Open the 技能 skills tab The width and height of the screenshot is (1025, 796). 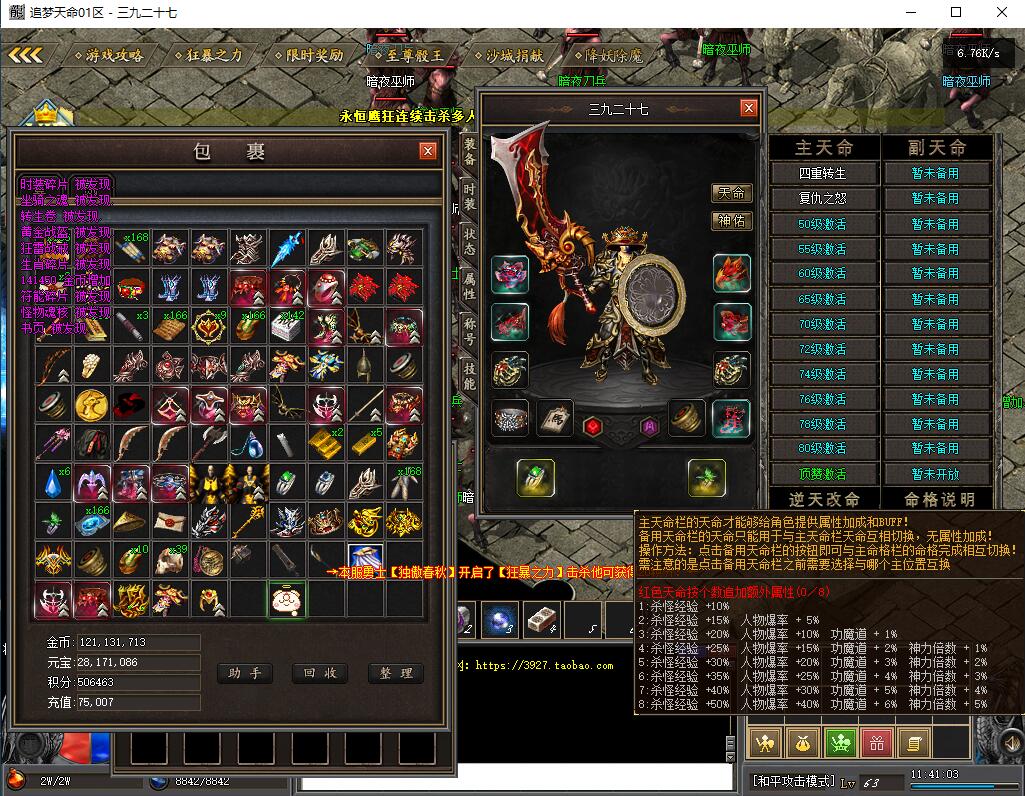[x=469, y=376]
